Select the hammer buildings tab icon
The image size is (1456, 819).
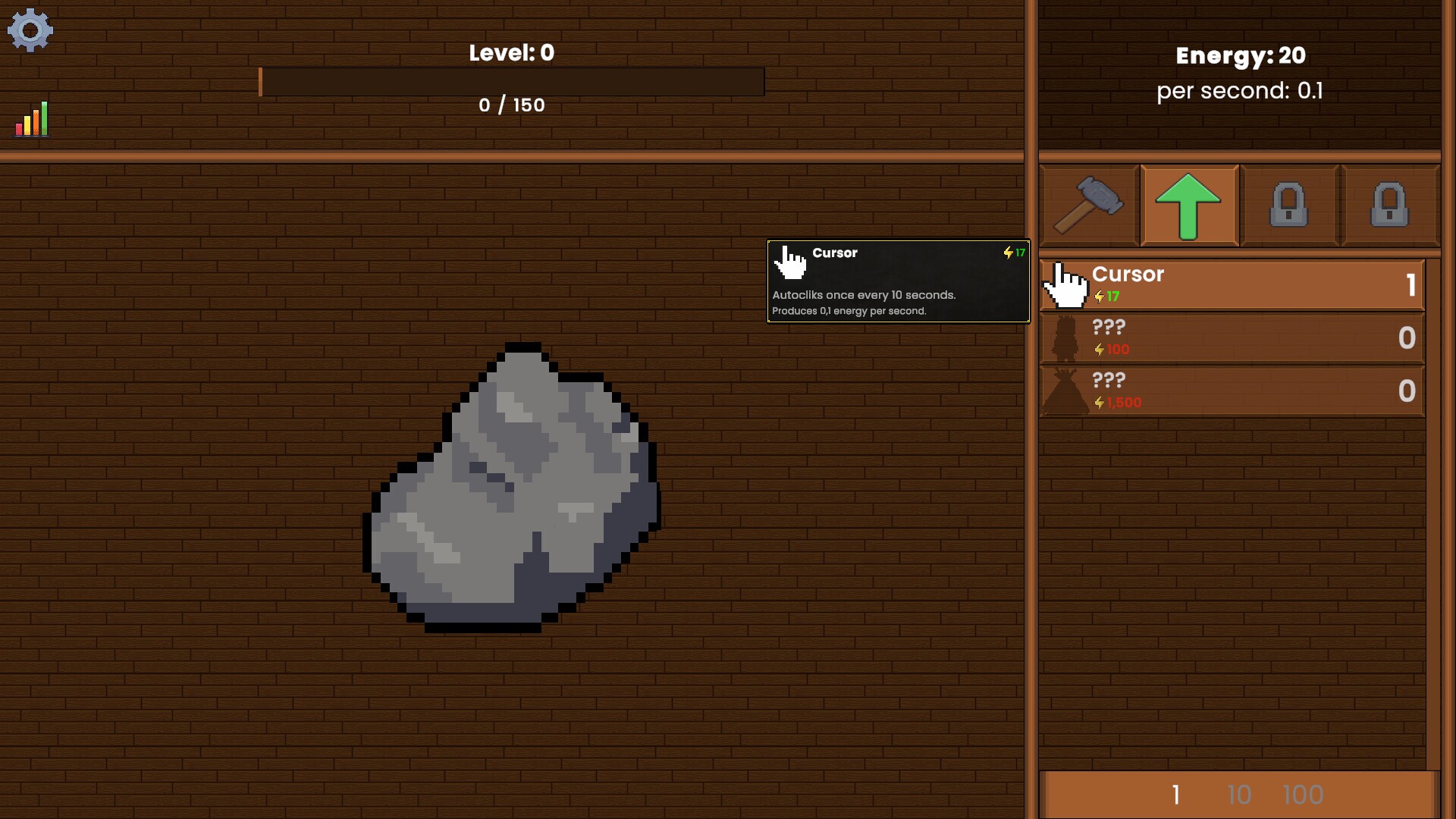1087,205
